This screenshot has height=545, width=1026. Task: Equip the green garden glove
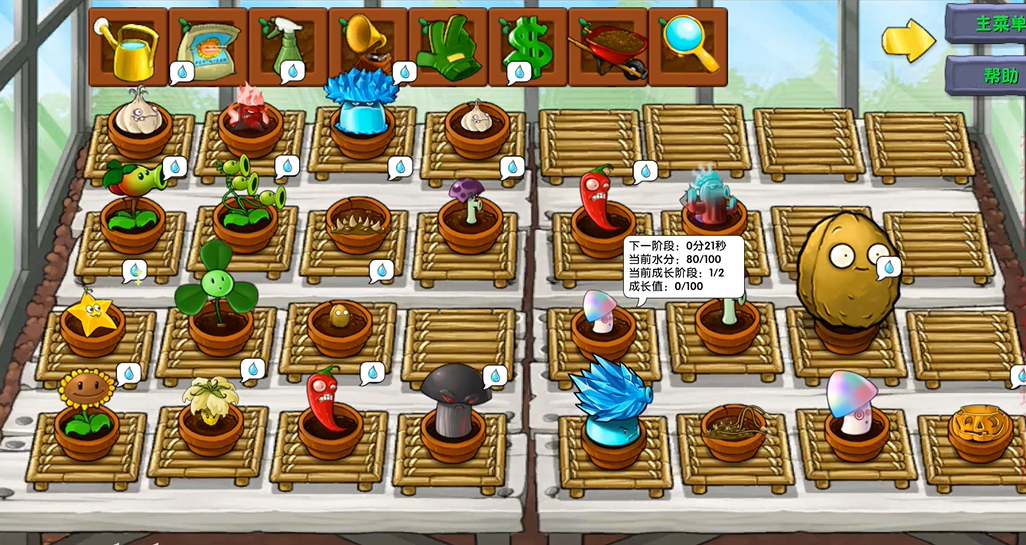pos(447,47)
